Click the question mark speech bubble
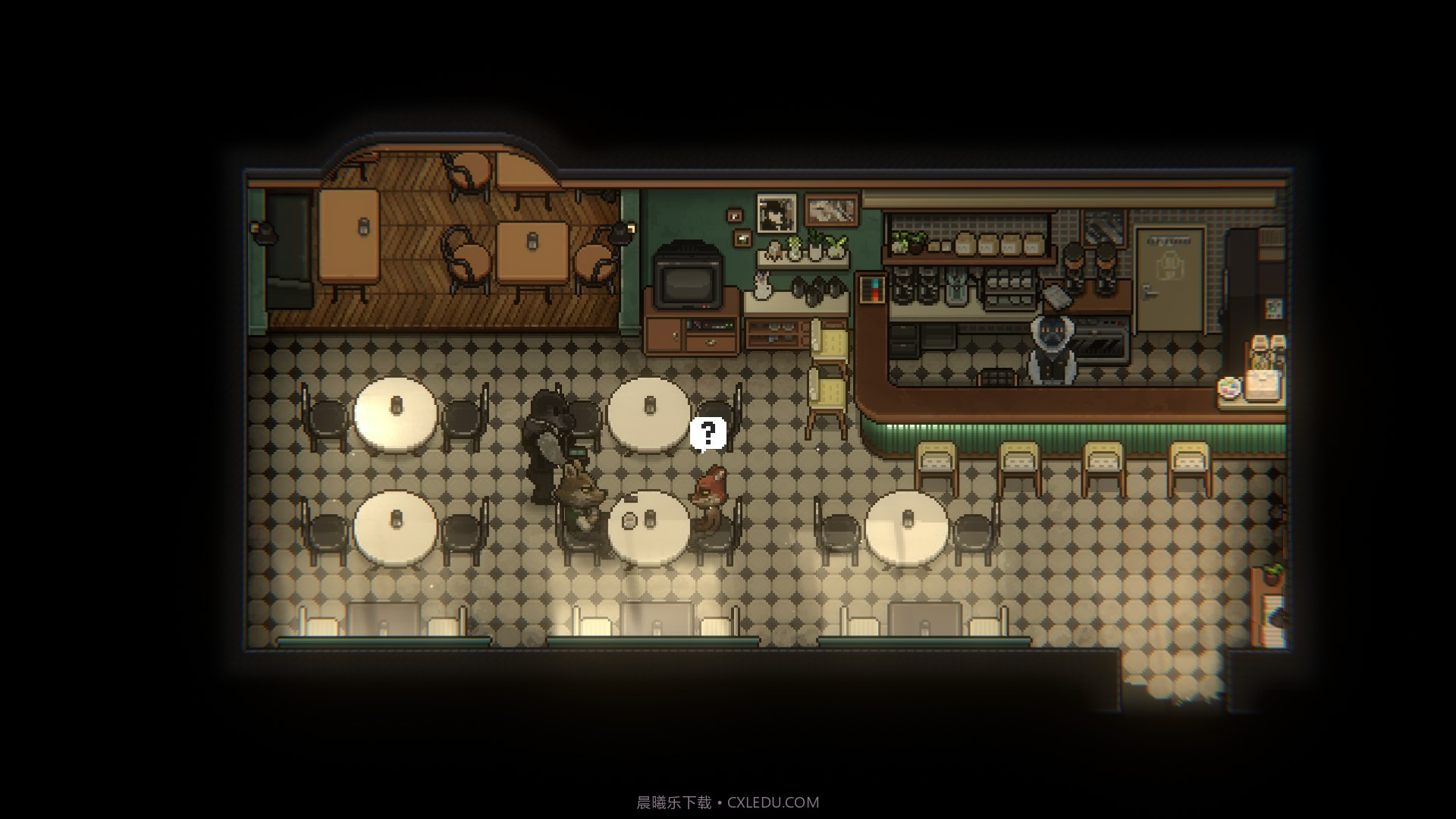The image size is (1456, 819). (x=708, y=434)
